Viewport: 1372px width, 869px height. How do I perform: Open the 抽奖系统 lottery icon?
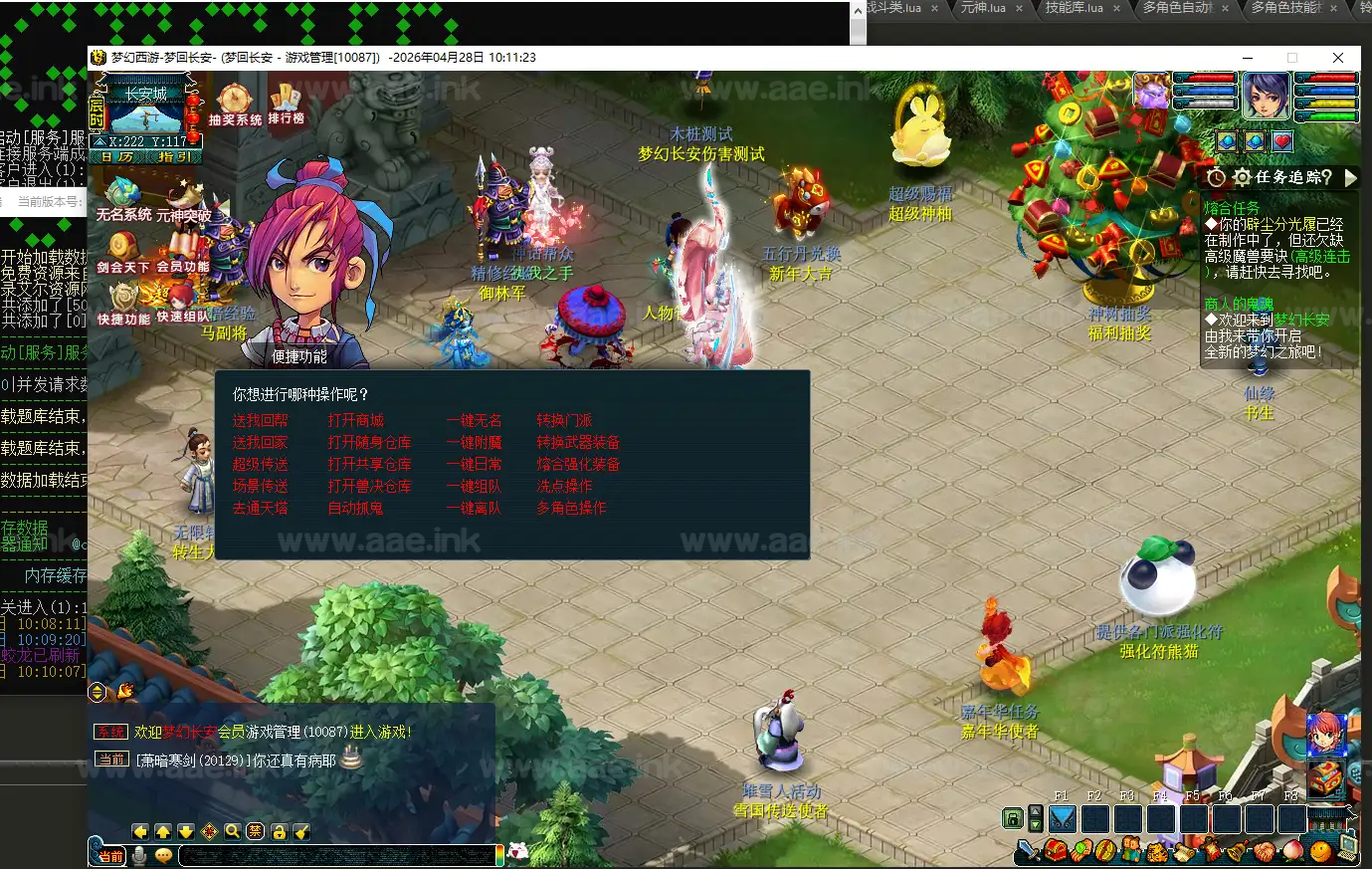236,104
